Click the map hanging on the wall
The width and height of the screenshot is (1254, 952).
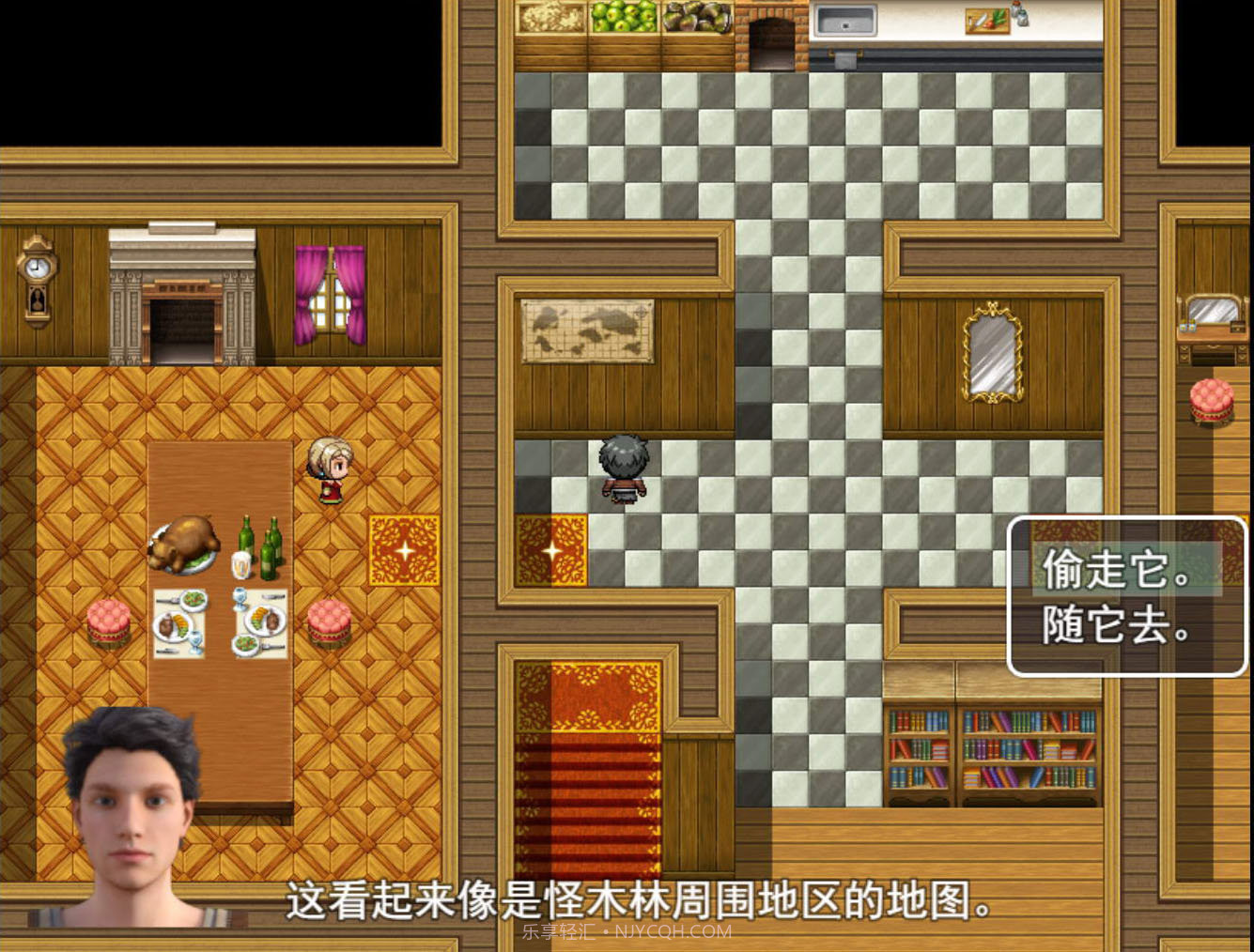point(586,331)
